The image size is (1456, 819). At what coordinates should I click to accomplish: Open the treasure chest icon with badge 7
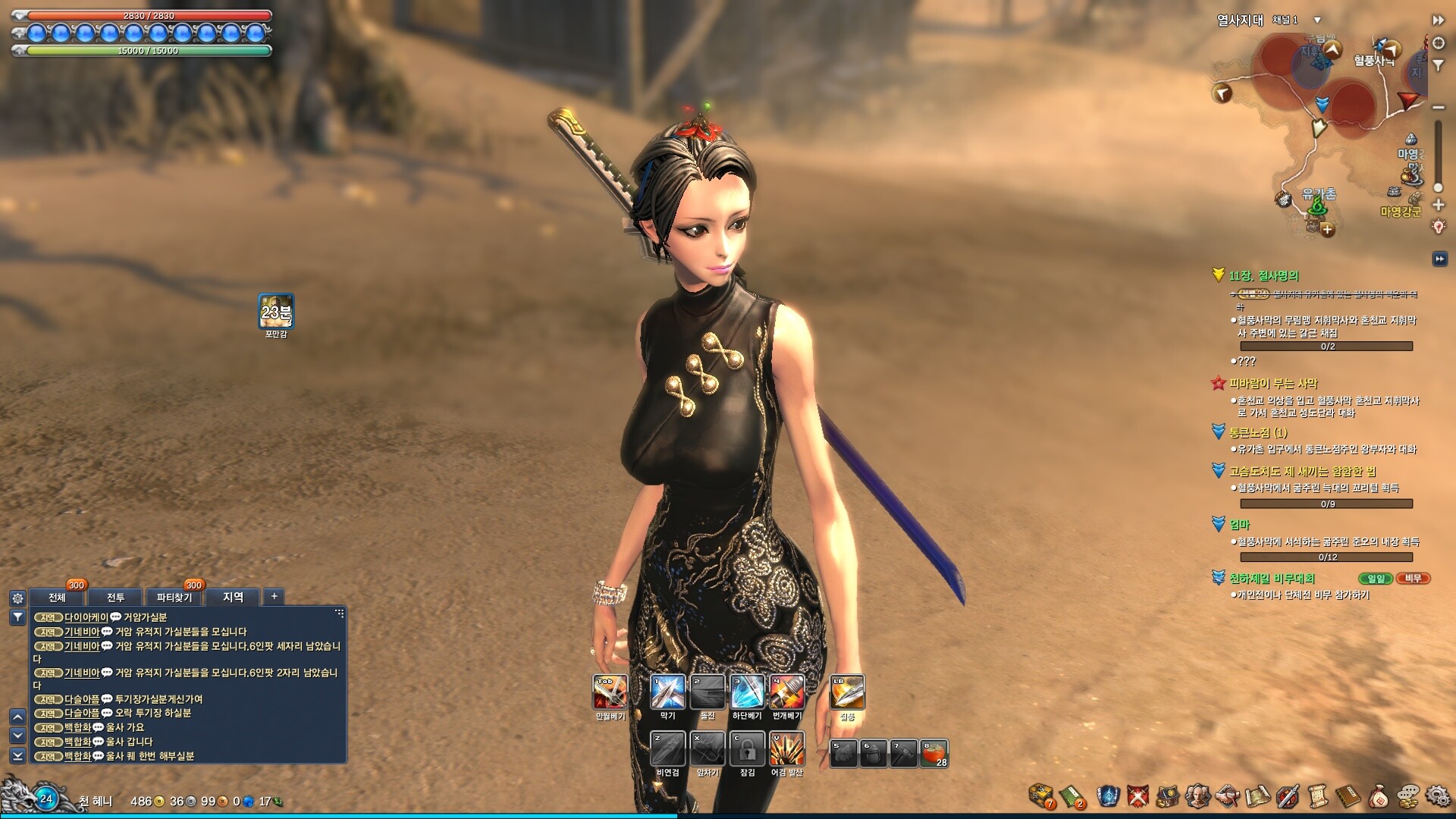1041,795
